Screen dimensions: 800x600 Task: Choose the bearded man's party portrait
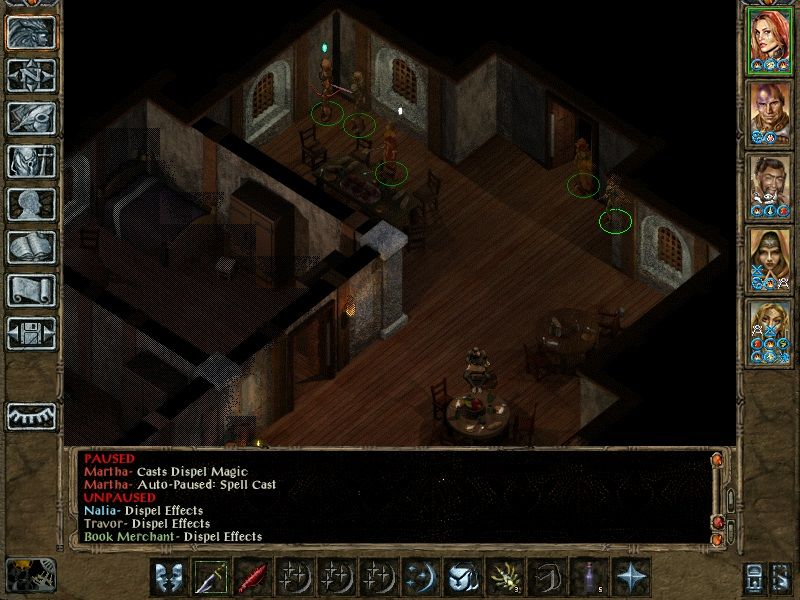click(x=769, y=186)
